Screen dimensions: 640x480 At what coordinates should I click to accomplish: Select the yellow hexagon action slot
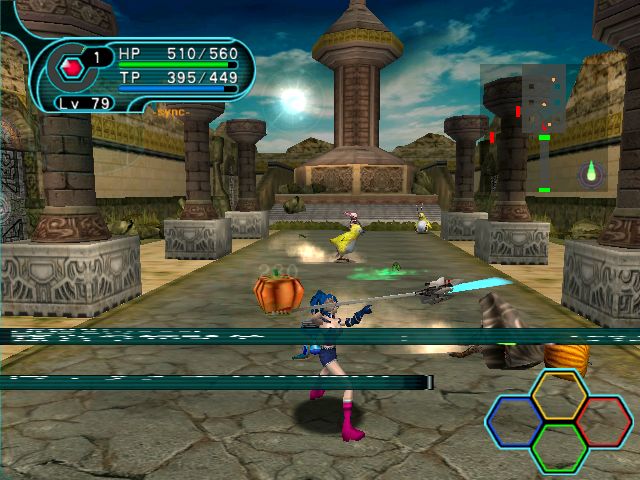pyautogui.click(x=559, y=394)
